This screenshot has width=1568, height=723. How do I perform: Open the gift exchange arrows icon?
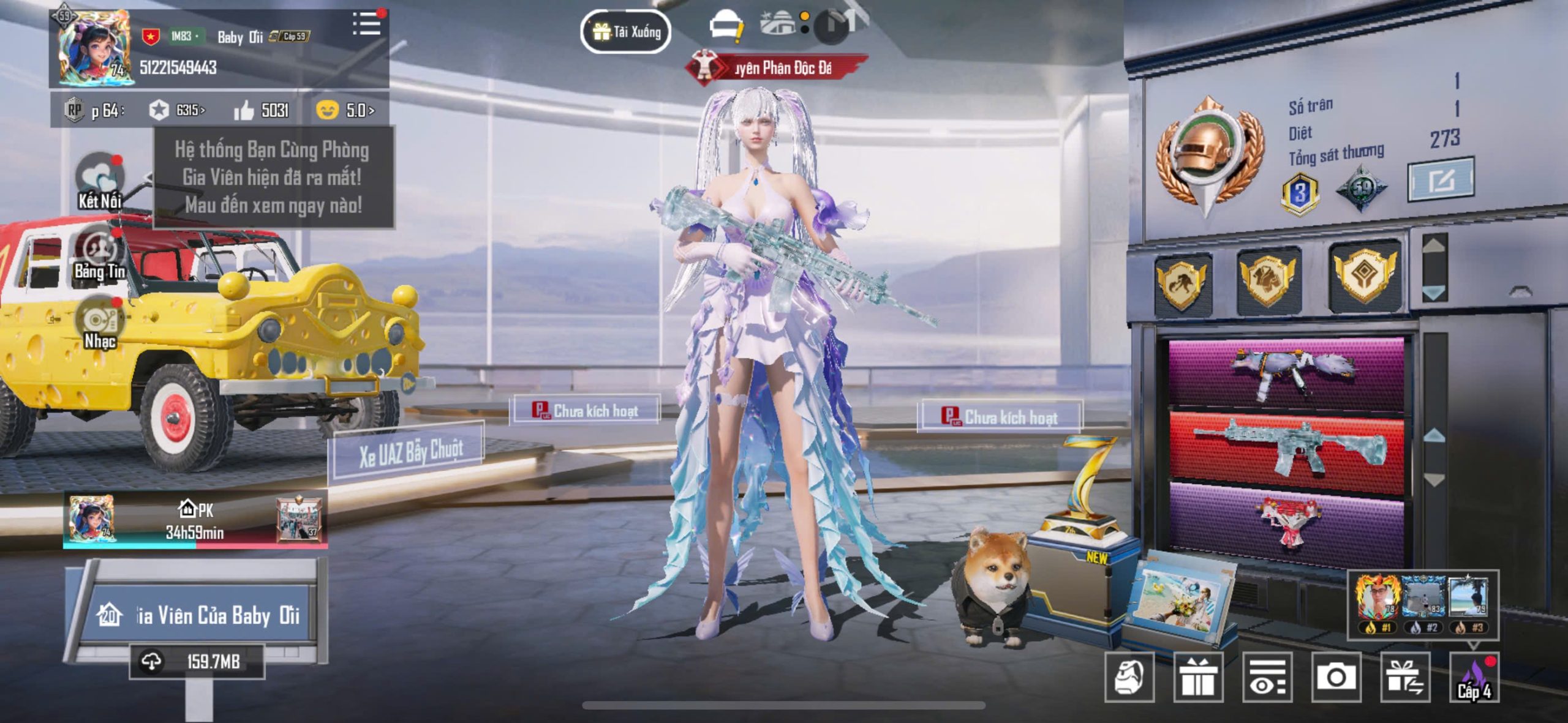pyautogui.click(x=1405, y=677)
